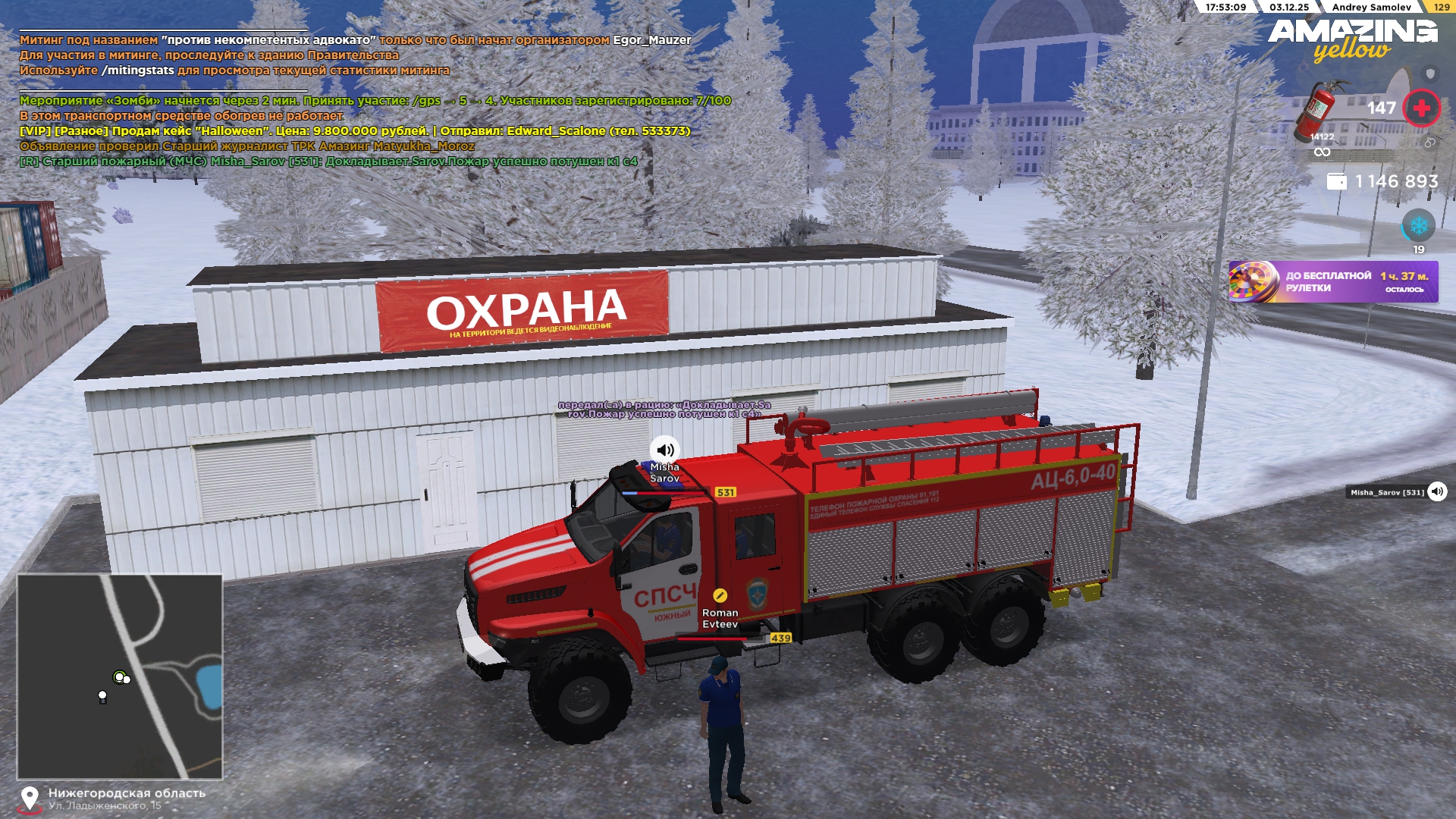Click the Amazing yellow server logo
Viewport: 1456px width, 819px height.
(x=1353, y=39)
